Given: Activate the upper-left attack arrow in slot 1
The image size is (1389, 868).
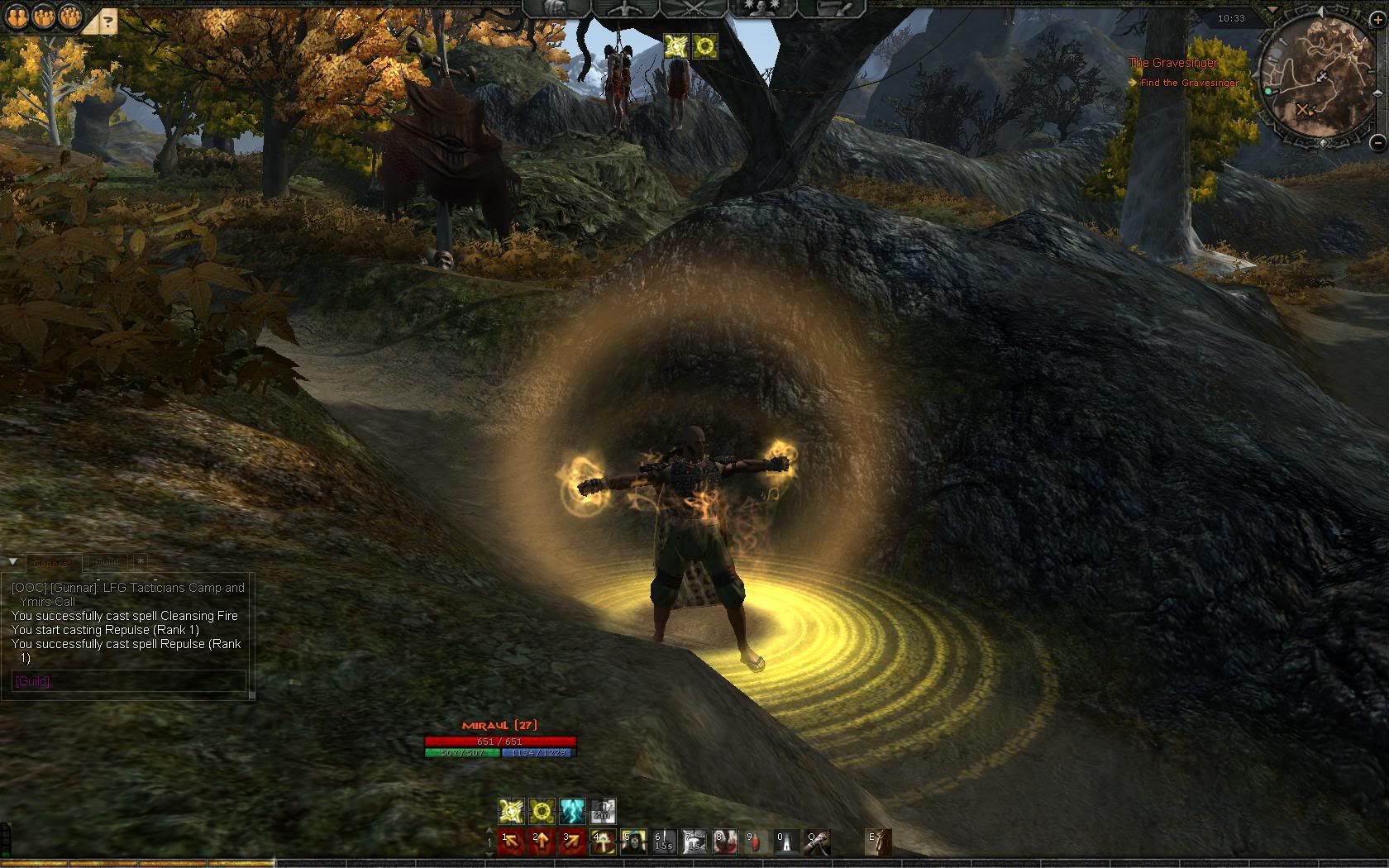Looking at the screenshot, I should [511, 842].
